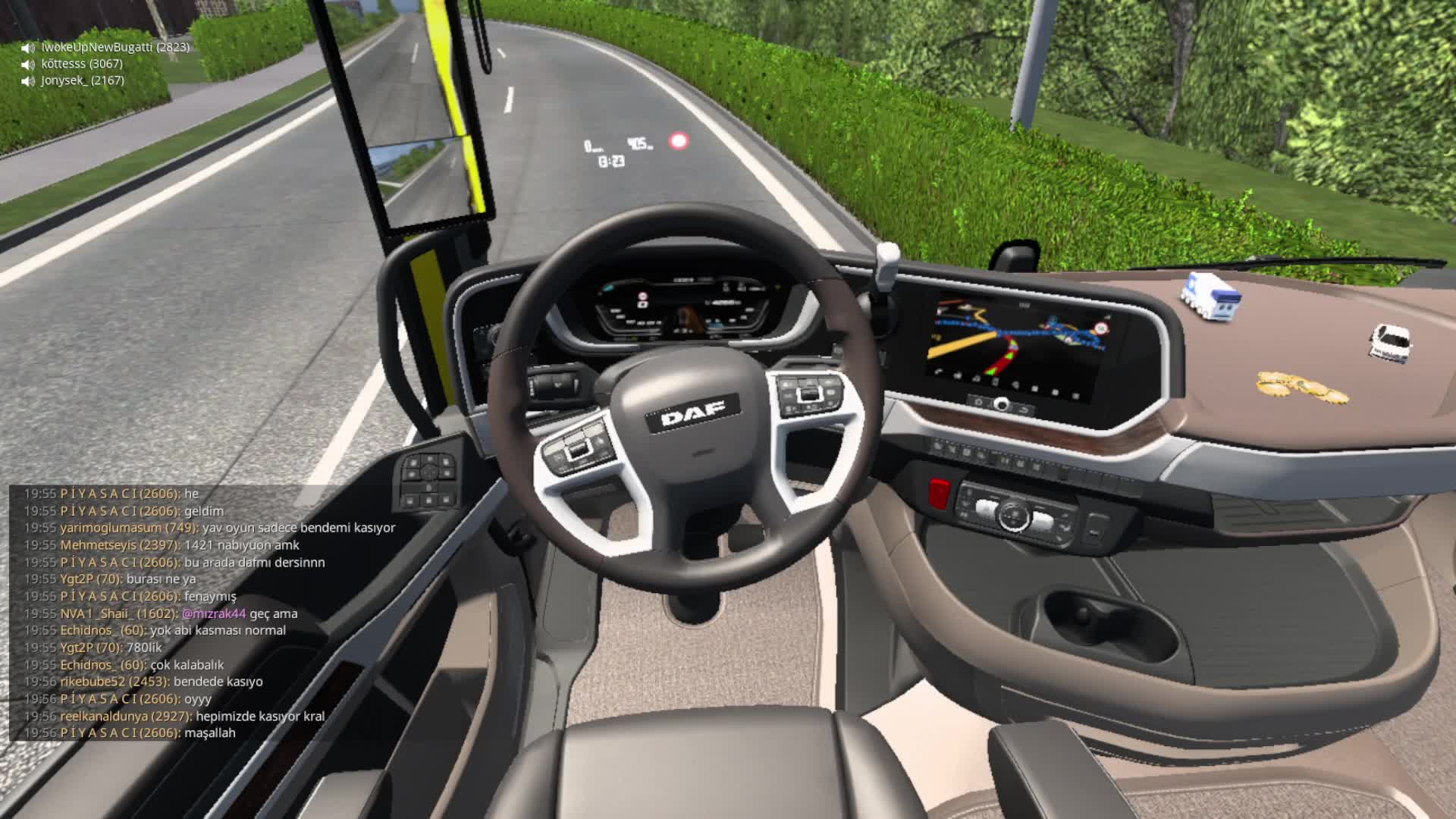Select the reelkanaldunya chat line
The image size is (1456, 819).
(x=193, y=716)
